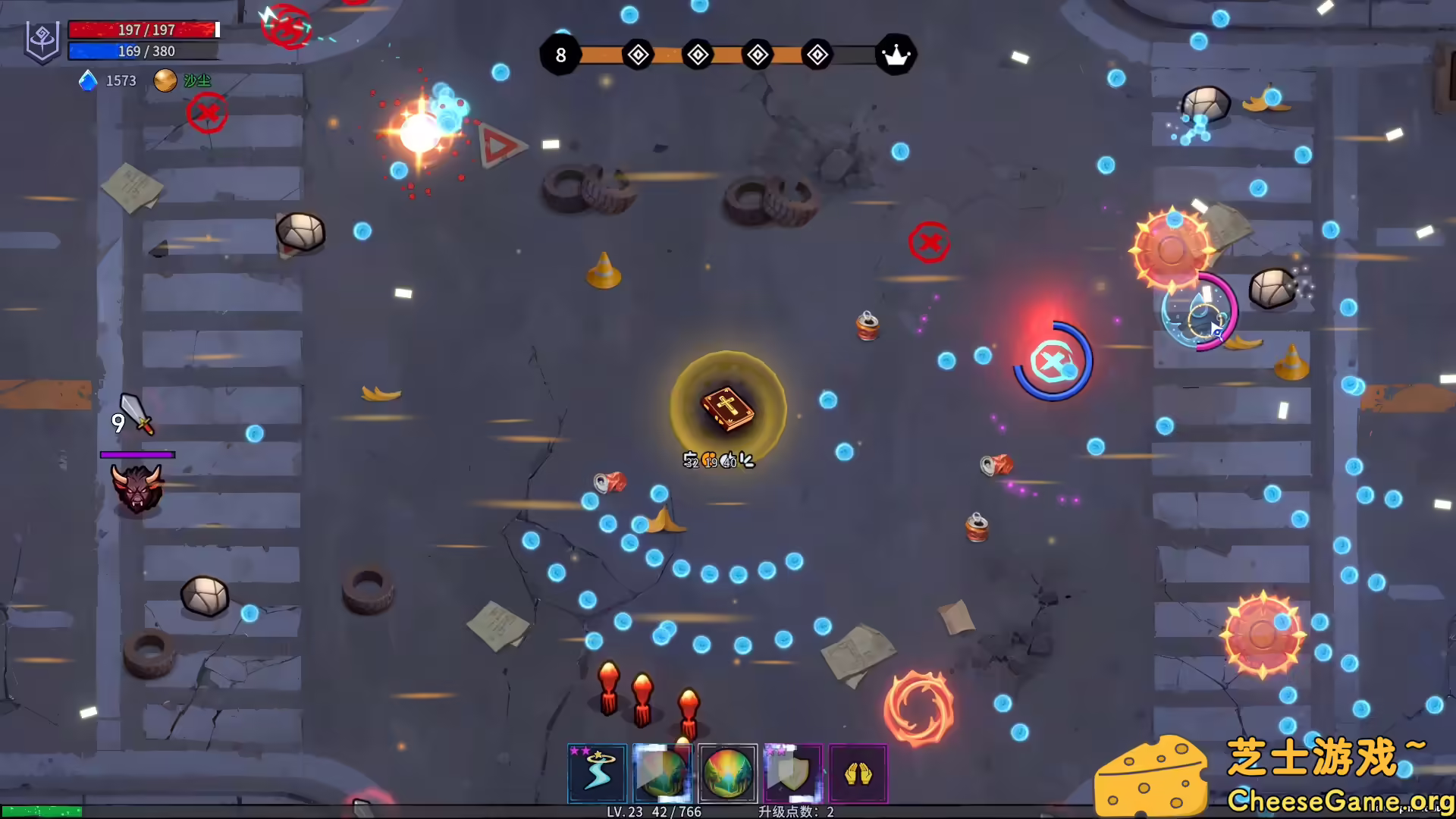Select the golden praying hands skill icon
The height and width of the screenshot is (819, 1456).
pyautogui.click(x=858, y=772)
